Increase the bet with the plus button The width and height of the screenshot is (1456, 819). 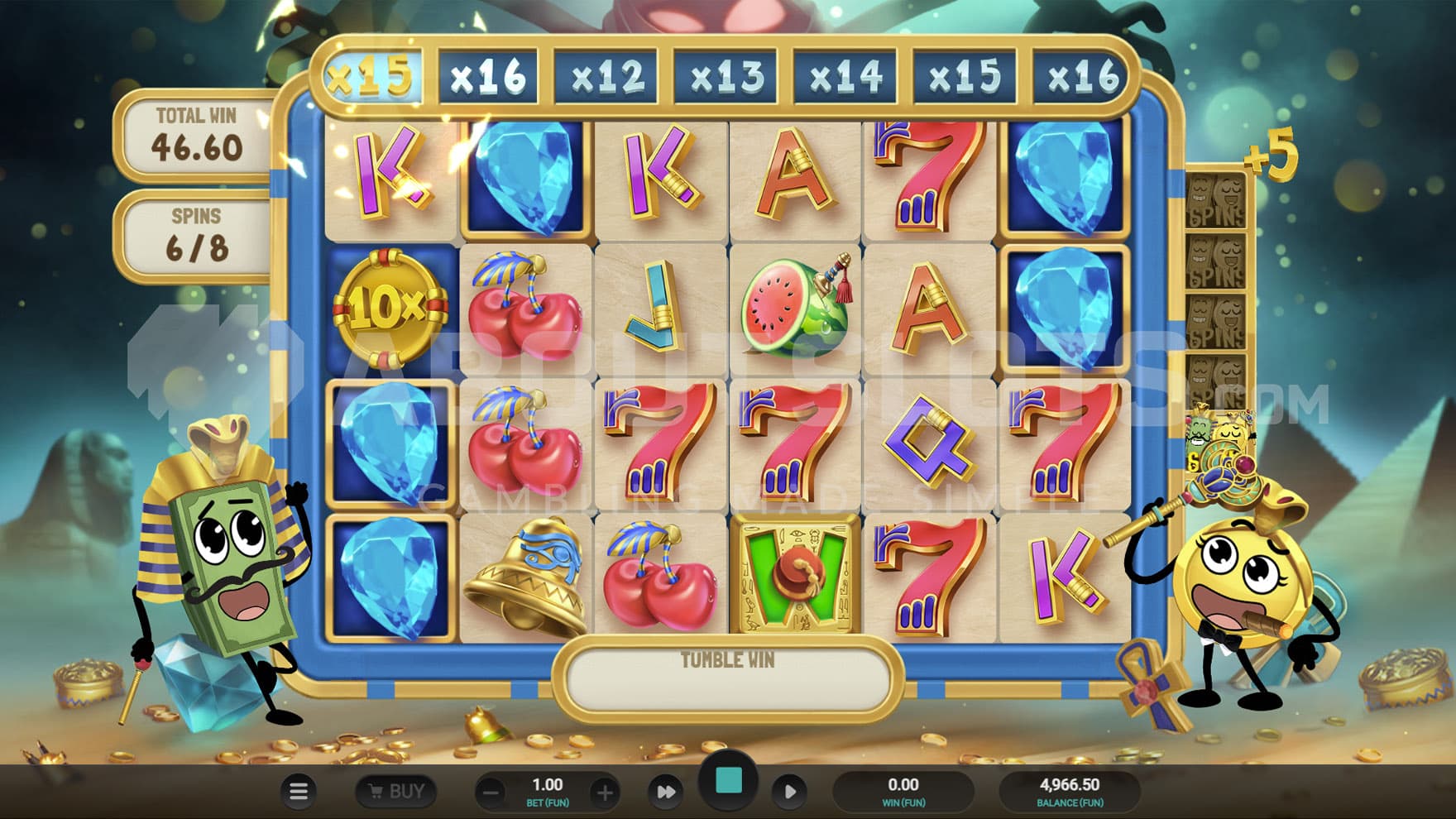pyautogui.click(x=605, y=793)
